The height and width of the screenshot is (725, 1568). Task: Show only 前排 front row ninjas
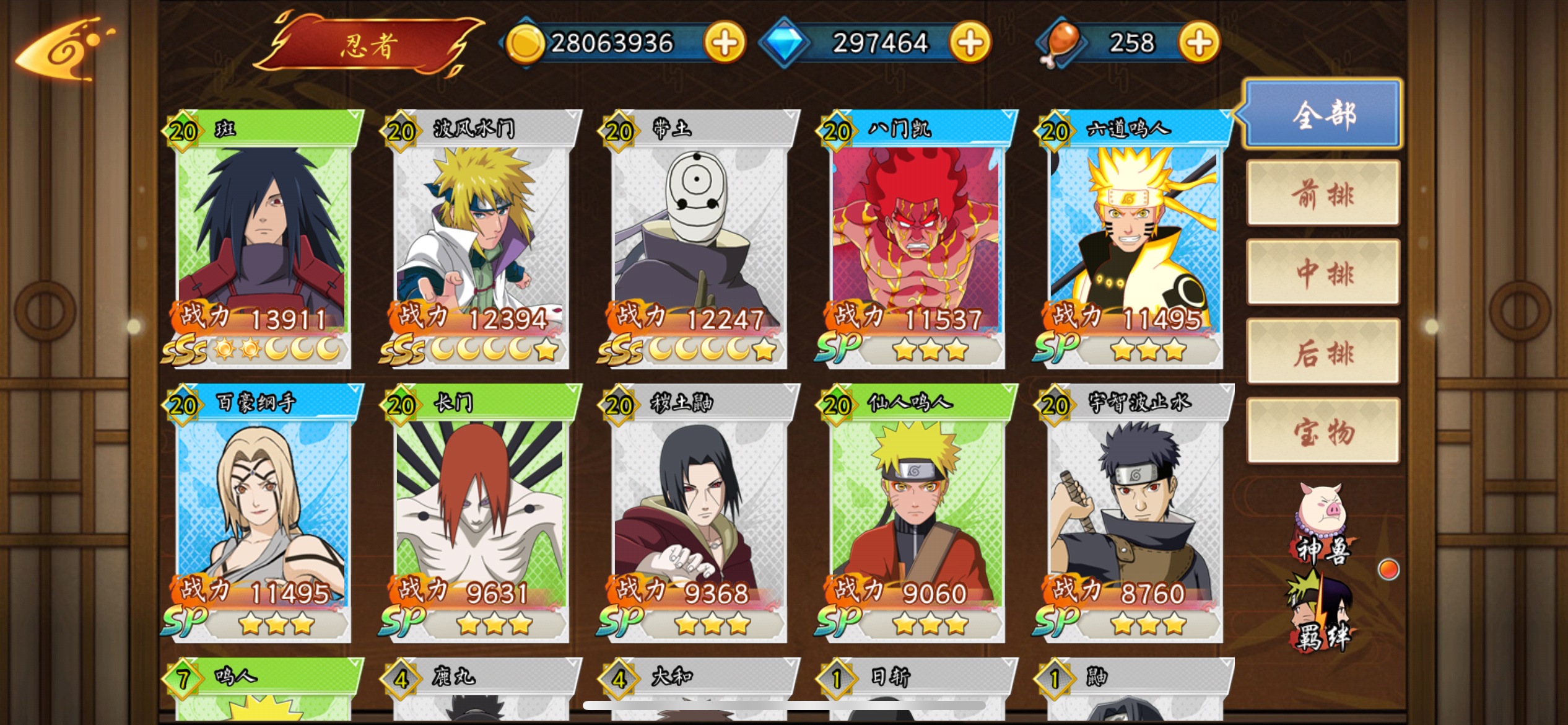click(1323, 193)
